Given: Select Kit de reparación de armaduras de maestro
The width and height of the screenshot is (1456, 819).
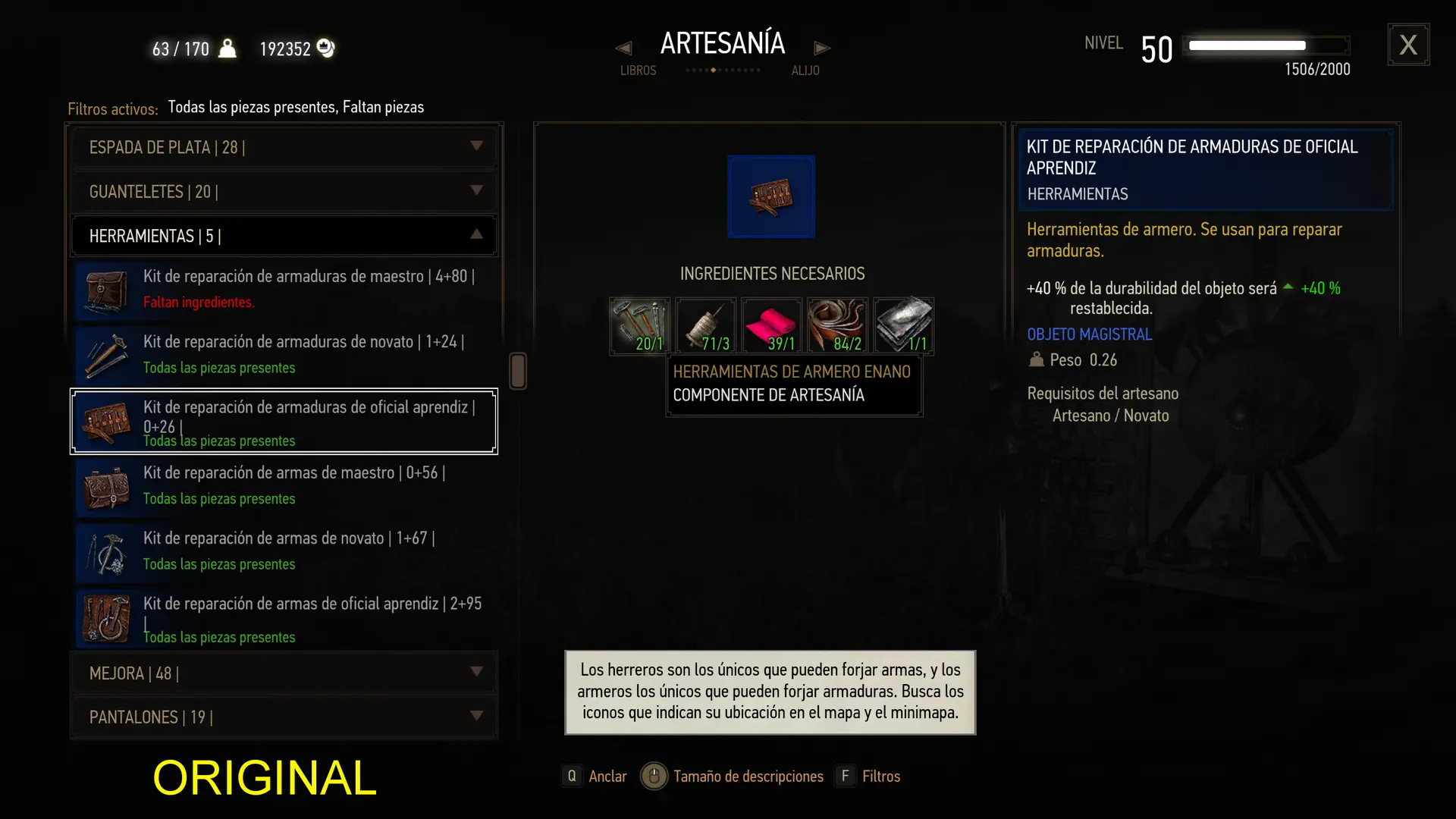Looking at the screenshot, I should click(284, 289).
